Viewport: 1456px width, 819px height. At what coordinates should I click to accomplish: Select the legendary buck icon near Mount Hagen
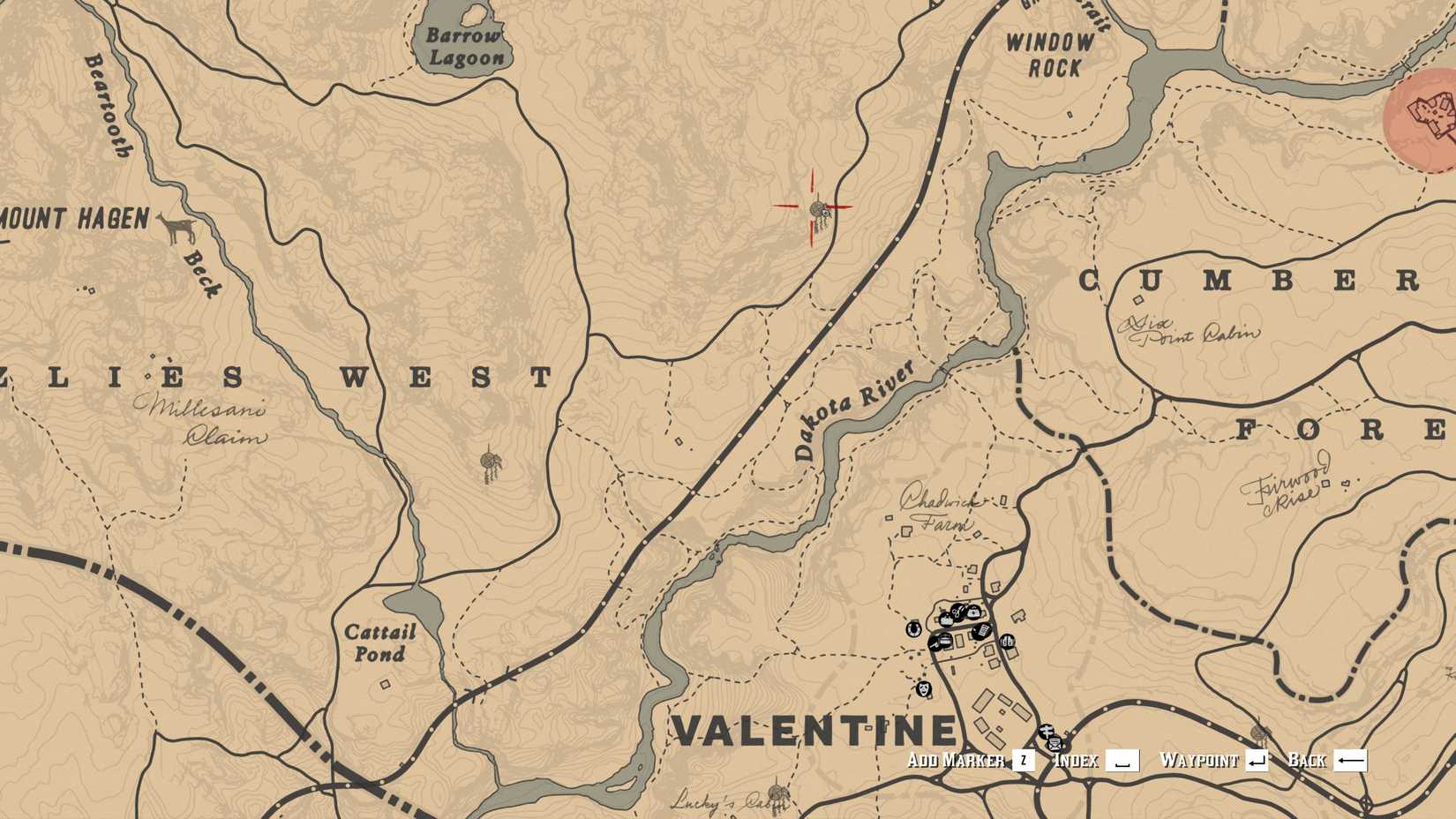179,229
